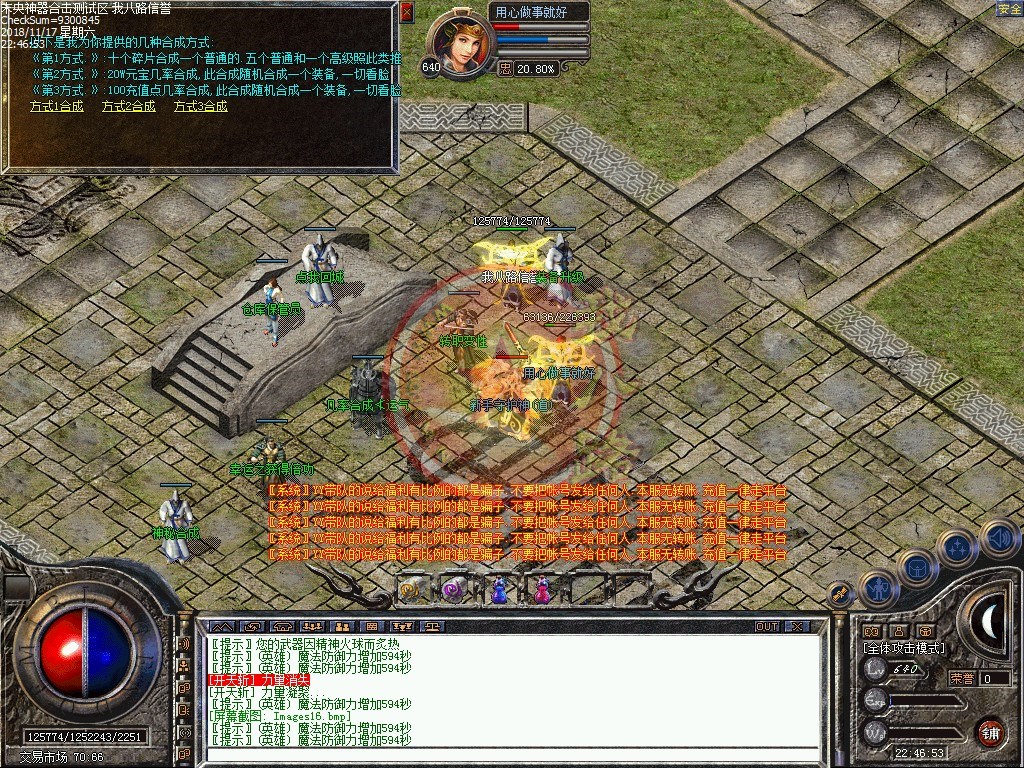Open the bag with the round backpack button
1024x768 pixels.
(x=916, y=568)
